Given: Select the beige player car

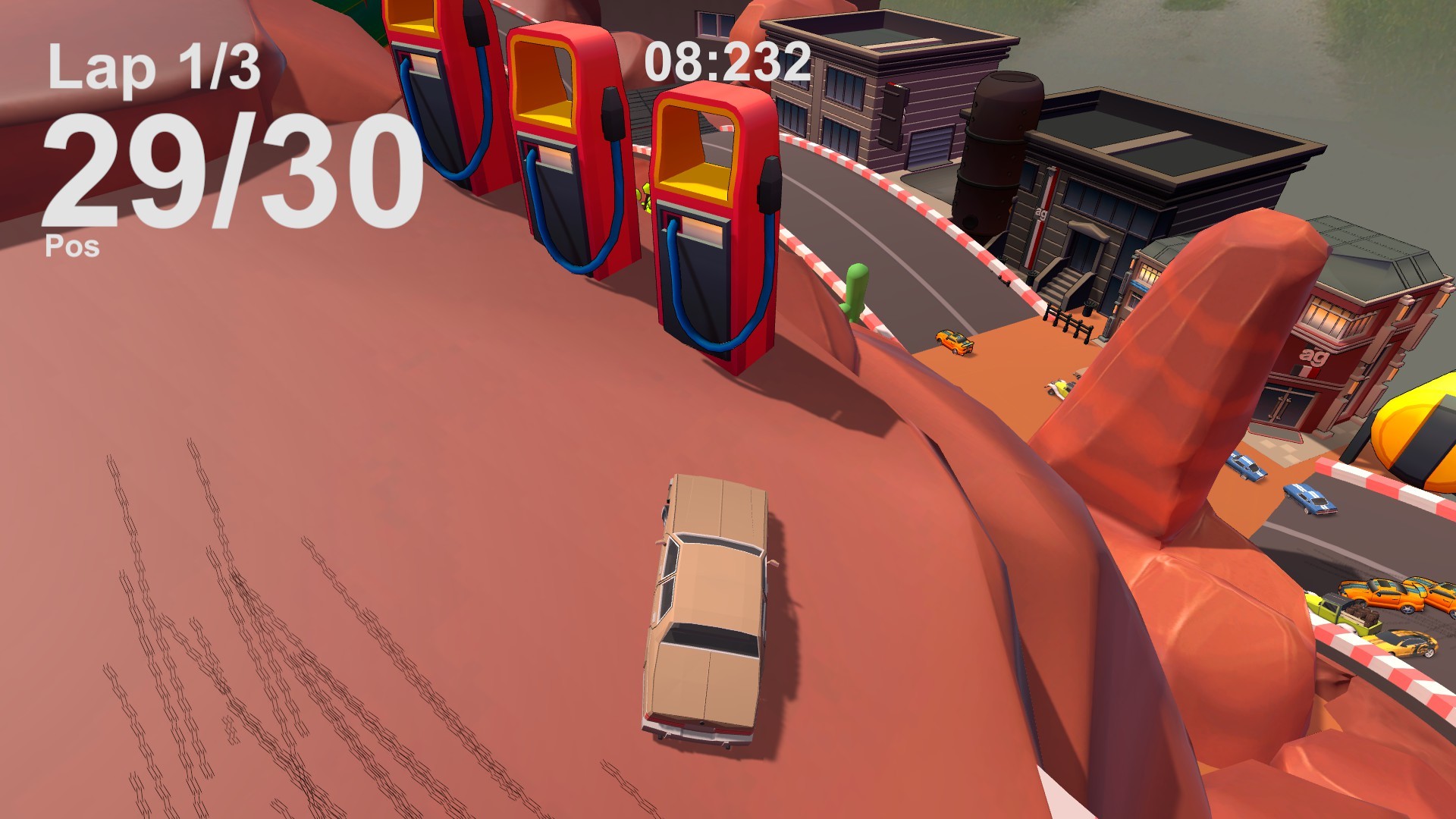Looking at the screenshot, I should (x=709, y=607).
